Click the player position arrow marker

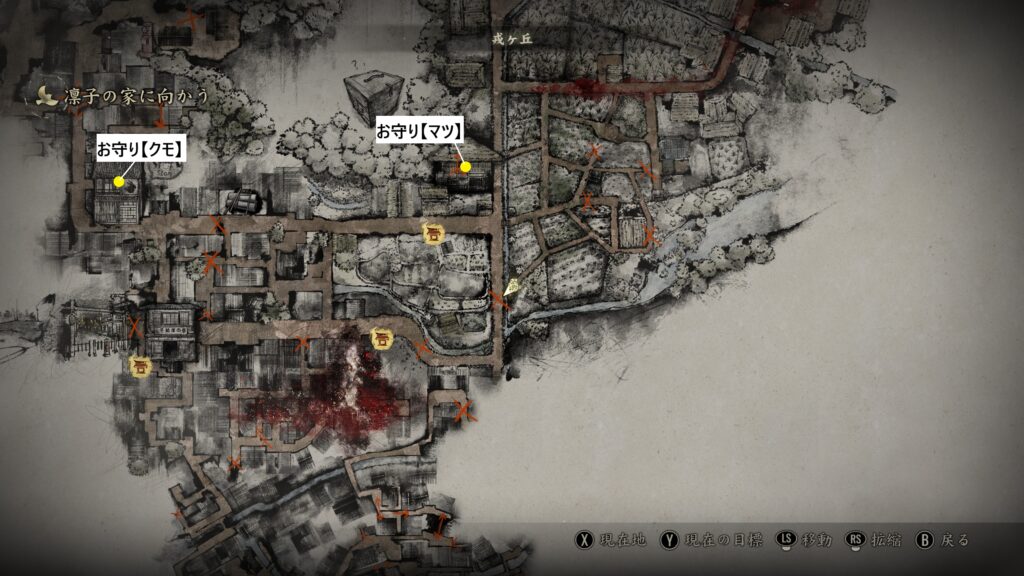pos(511,289)
